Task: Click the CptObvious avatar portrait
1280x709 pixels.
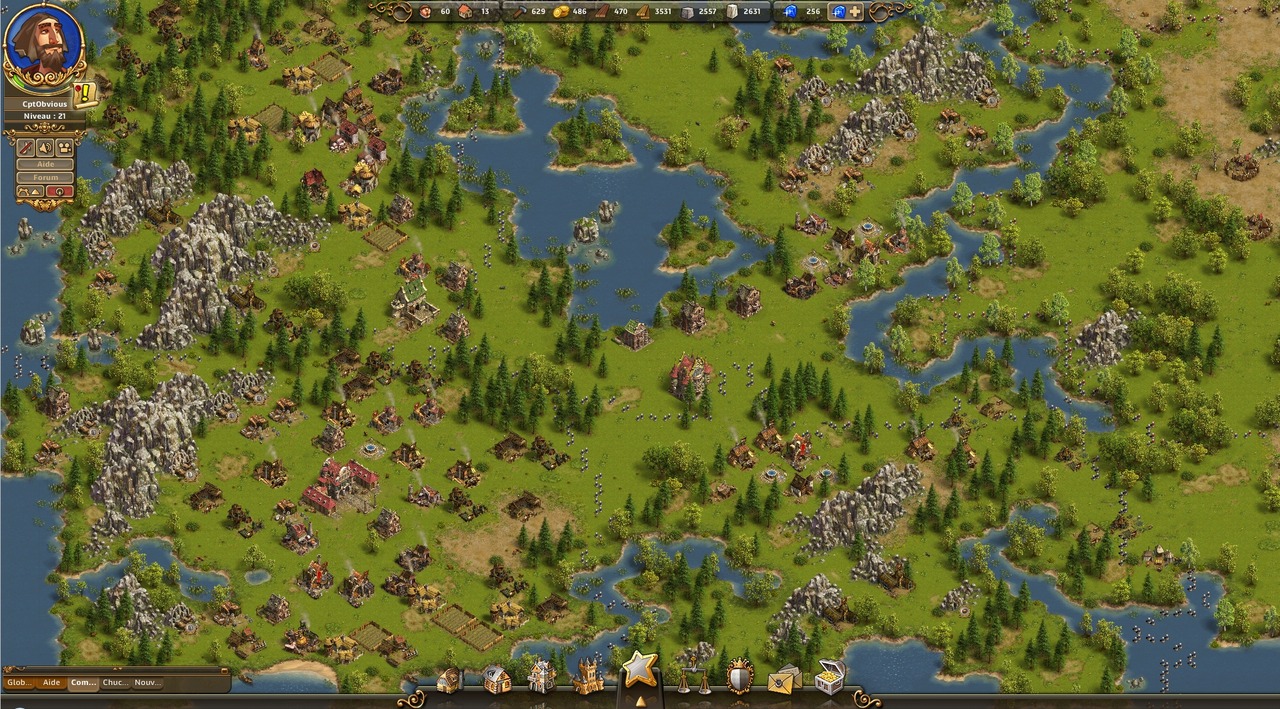Action: point(42,44)
